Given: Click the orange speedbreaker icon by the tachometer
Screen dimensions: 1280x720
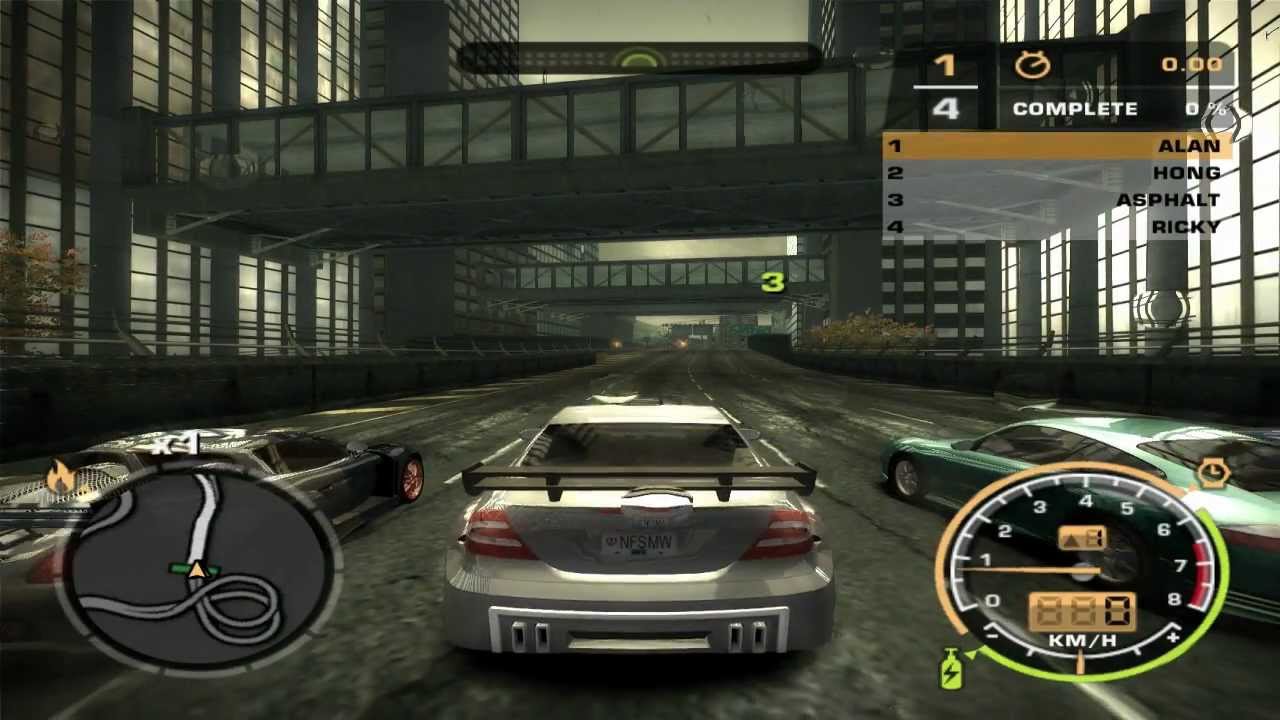Looking at the screenshot, I should coord(1212,472).
